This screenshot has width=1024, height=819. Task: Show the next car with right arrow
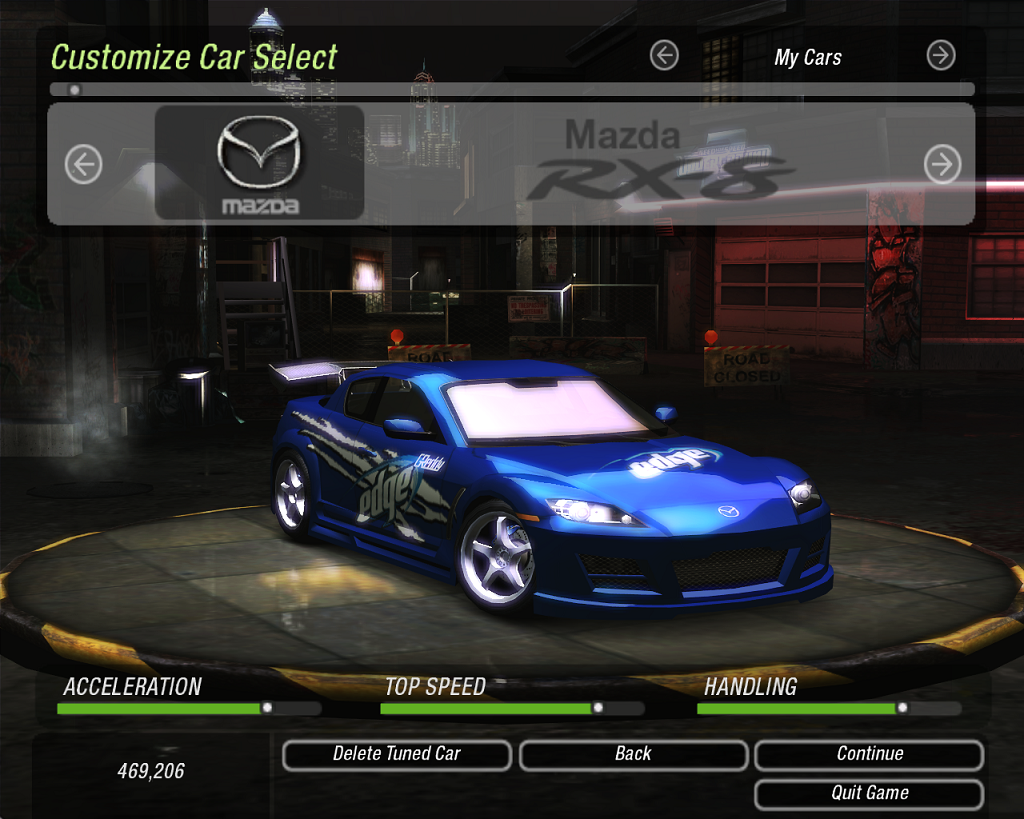pyautogui.click(x=942, y=165)
